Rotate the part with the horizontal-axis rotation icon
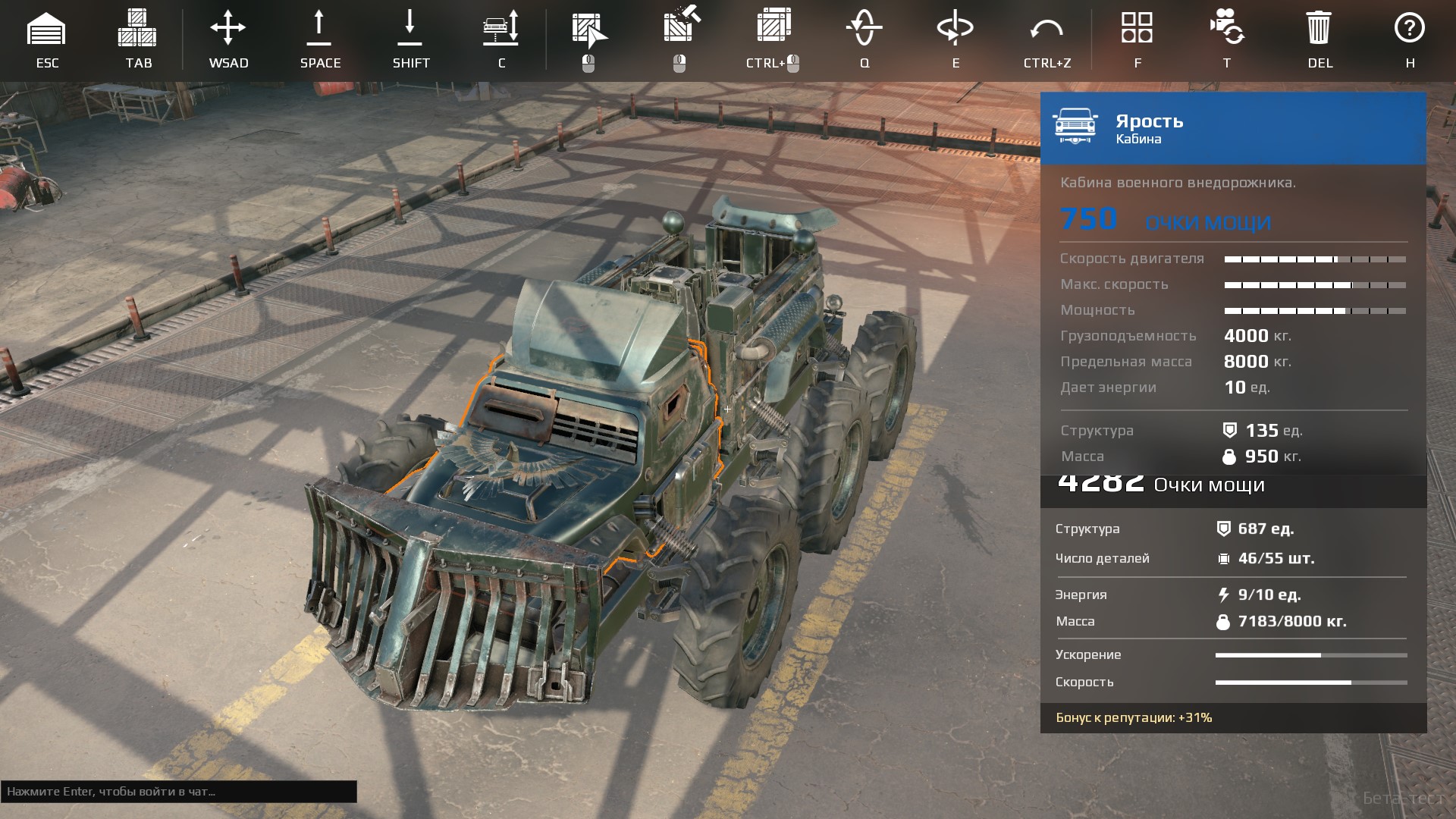1456x819 pixels. click(x=955, y=28)
